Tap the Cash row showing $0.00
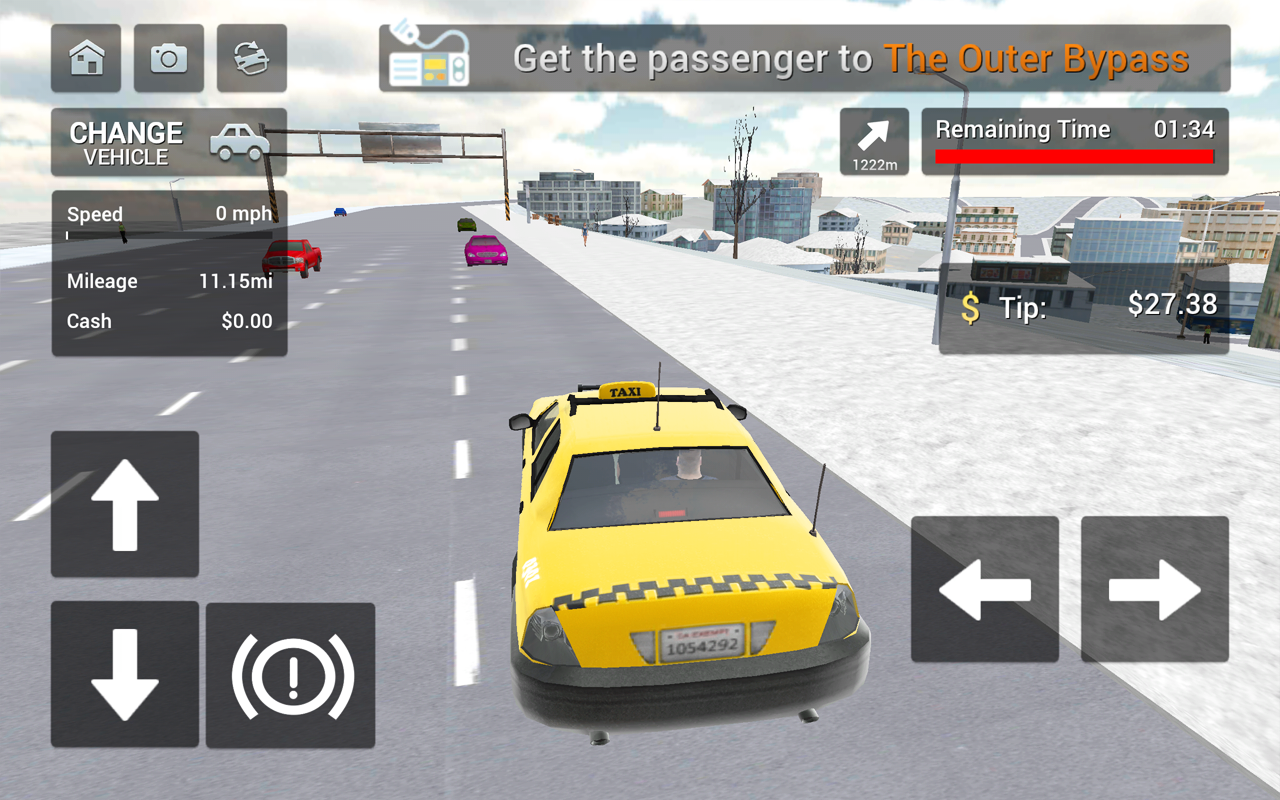This screenshot has width=1280, height=800. 168,321
